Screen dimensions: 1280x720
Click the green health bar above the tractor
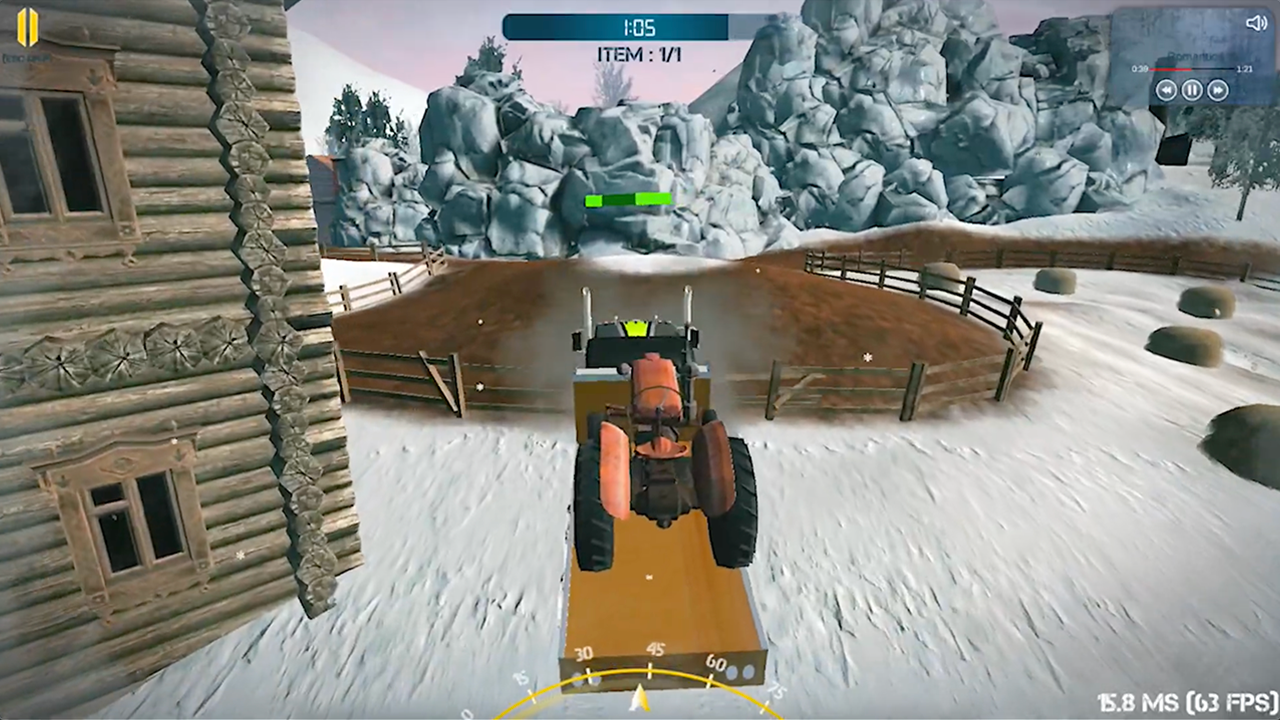pos(628,200)
